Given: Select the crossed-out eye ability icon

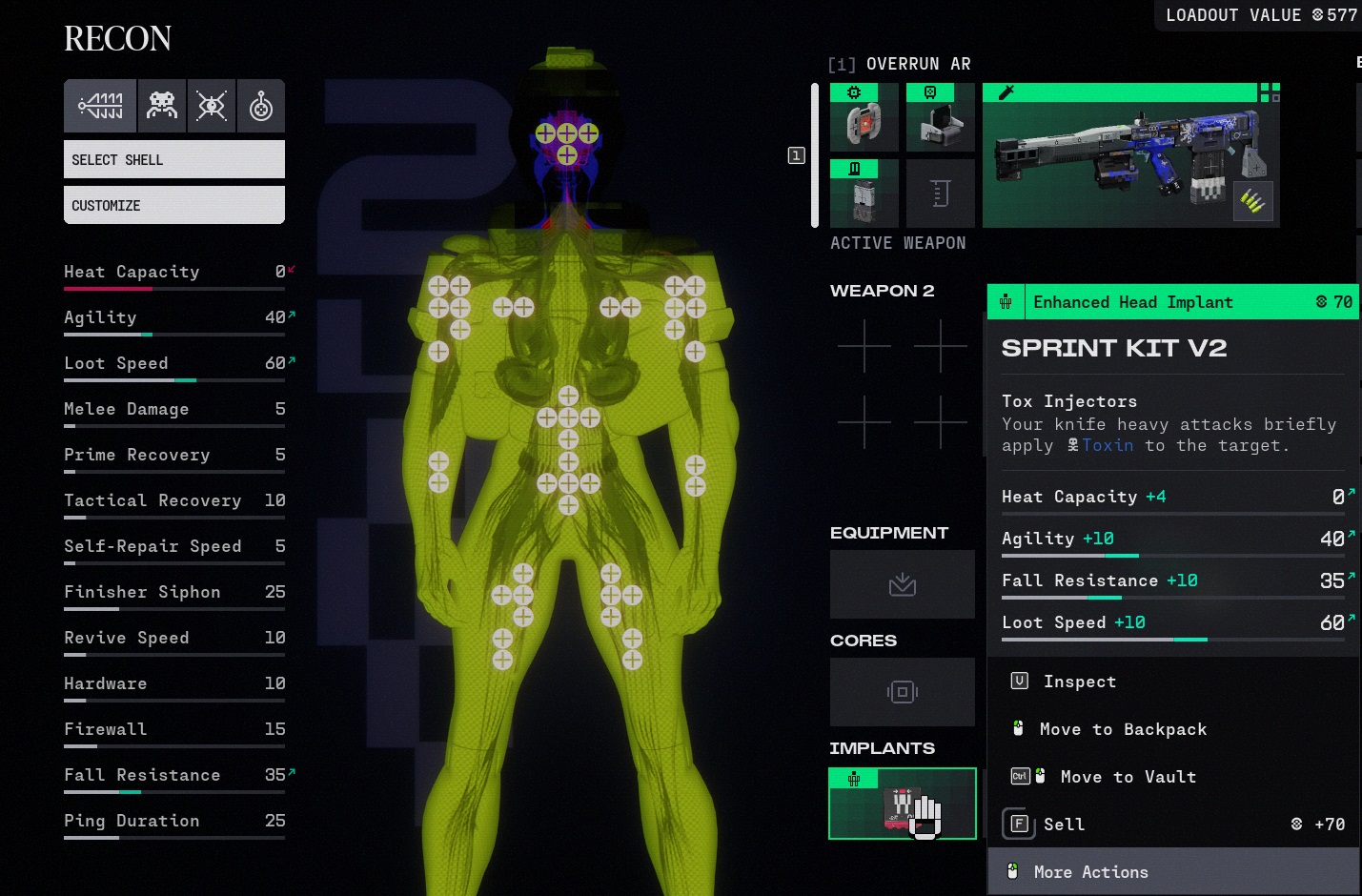Looking at the screenshot, I should (212, 106).
